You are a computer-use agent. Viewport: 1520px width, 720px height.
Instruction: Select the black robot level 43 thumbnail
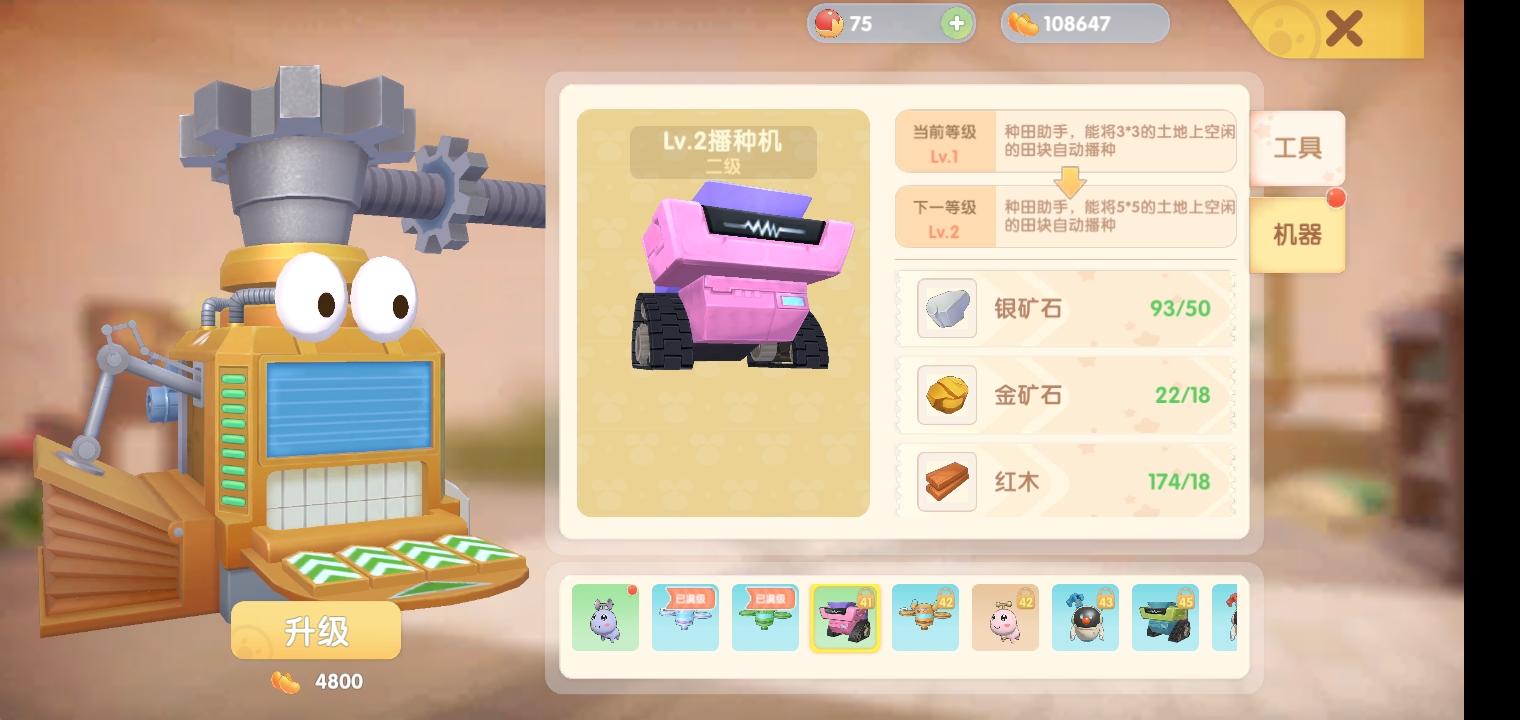tap(1085, 618)
